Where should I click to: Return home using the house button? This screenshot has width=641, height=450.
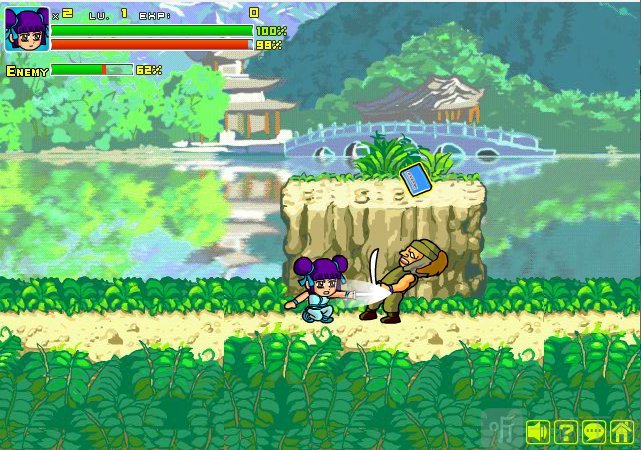pos(621,432)
